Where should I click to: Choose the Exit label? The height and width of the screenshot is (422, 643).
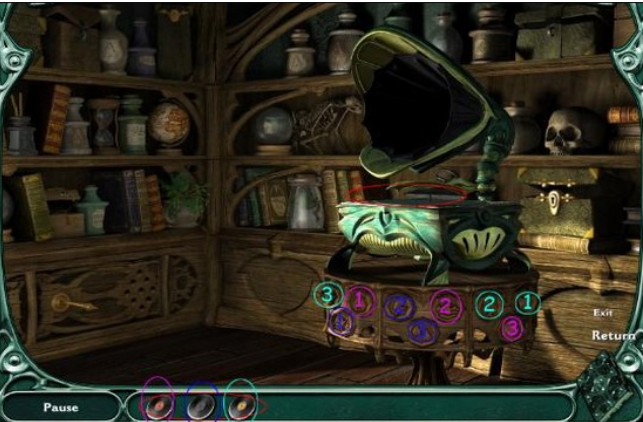(x=601, y=313)
